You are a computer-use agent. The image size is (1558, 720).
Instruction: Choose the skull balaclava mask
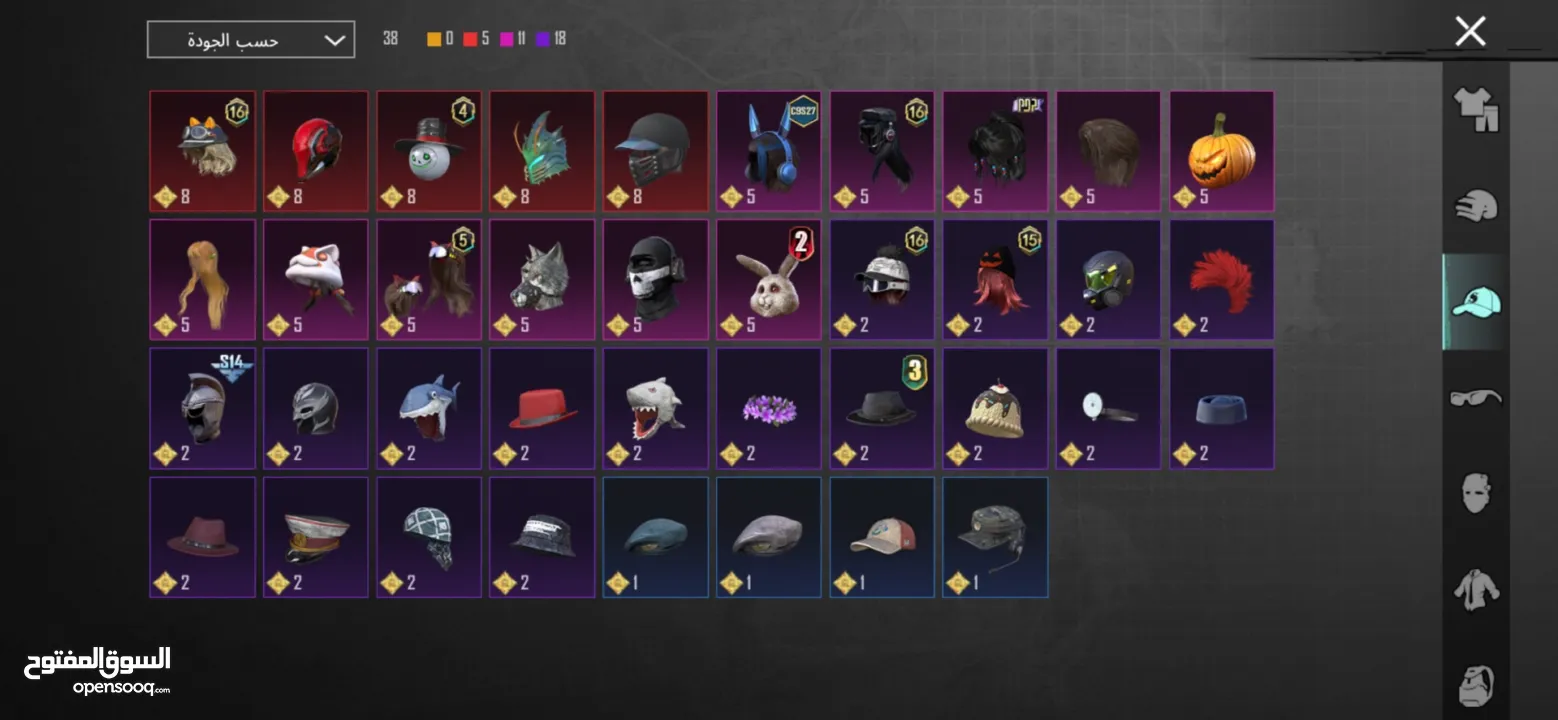pos(655,281)
